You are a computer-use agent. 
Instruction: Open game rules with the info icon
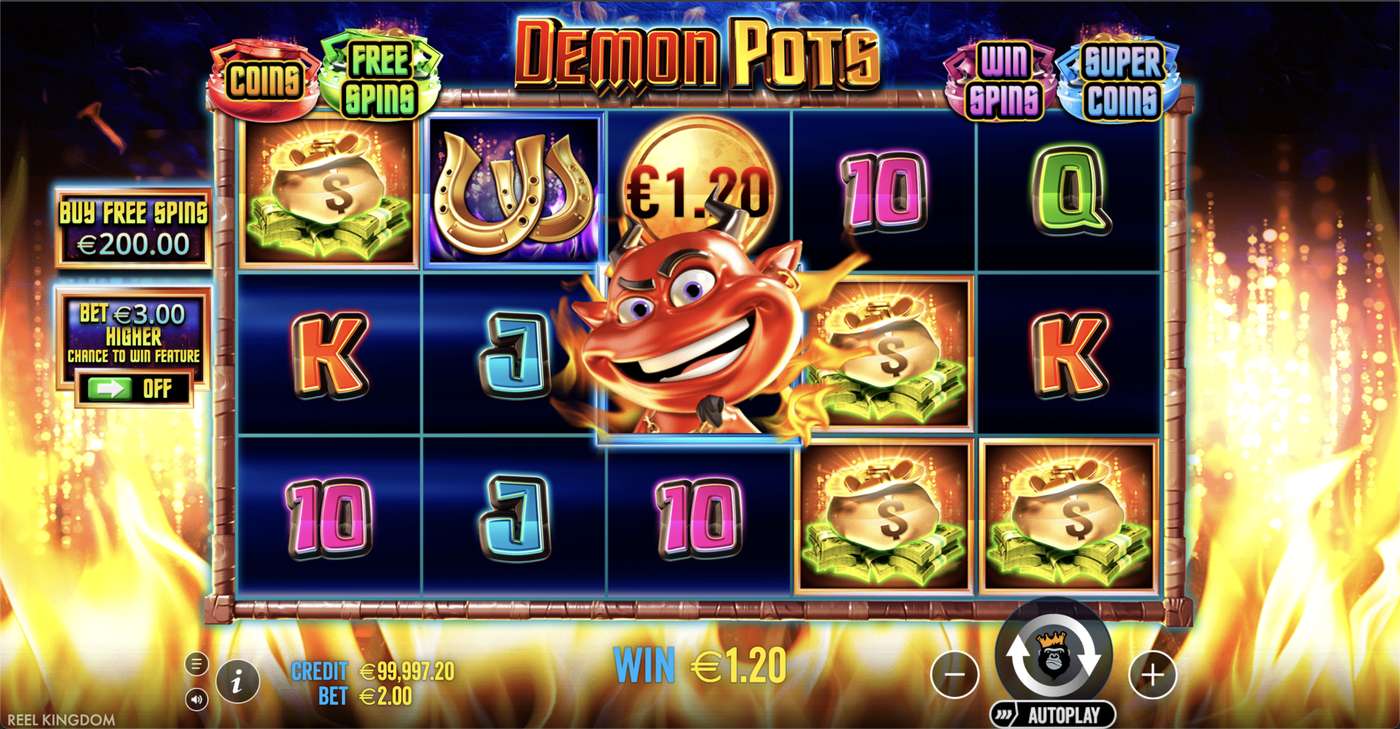238,681
